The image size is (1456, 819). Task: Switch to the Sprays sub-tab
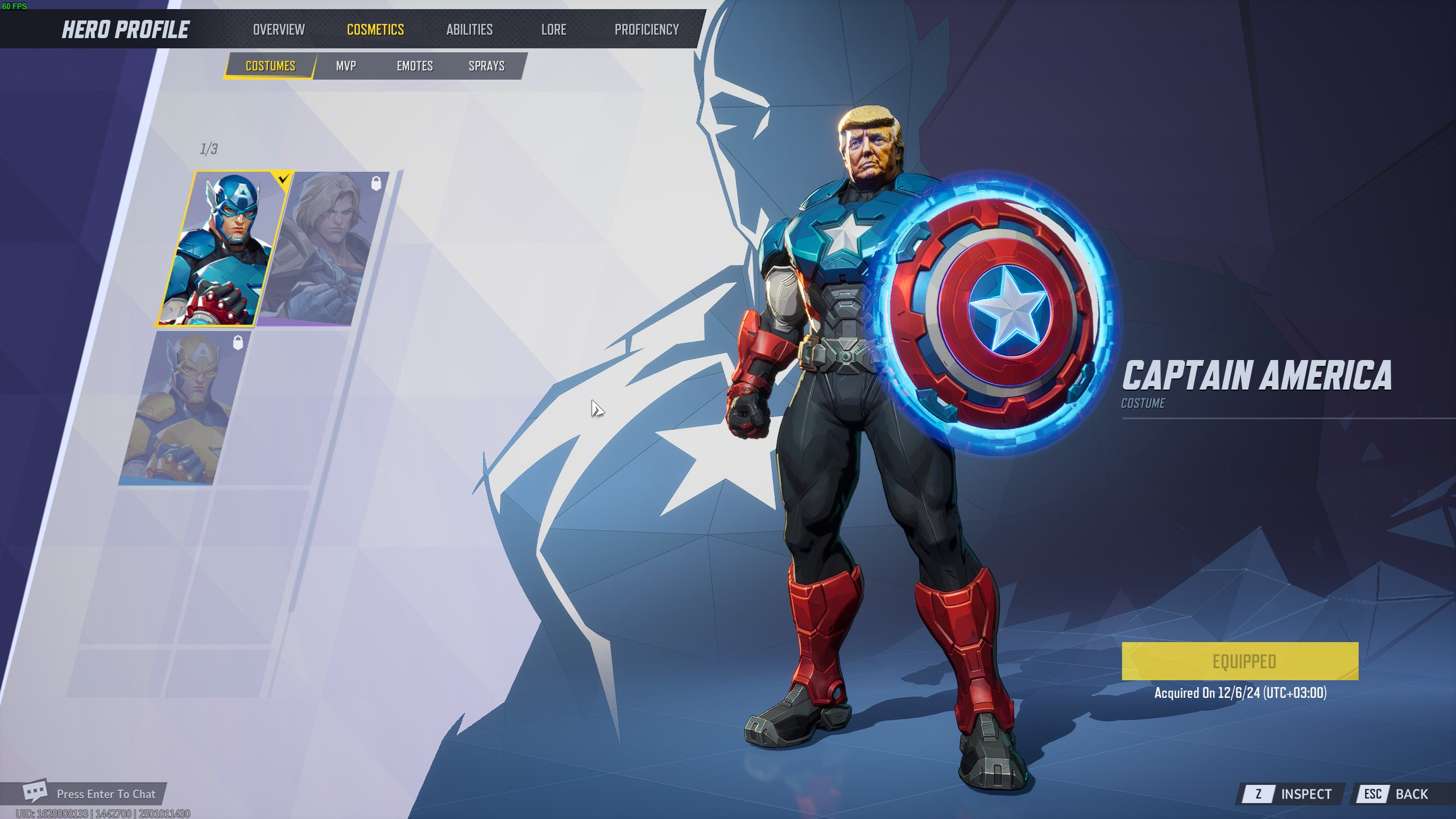coord(486,65)
